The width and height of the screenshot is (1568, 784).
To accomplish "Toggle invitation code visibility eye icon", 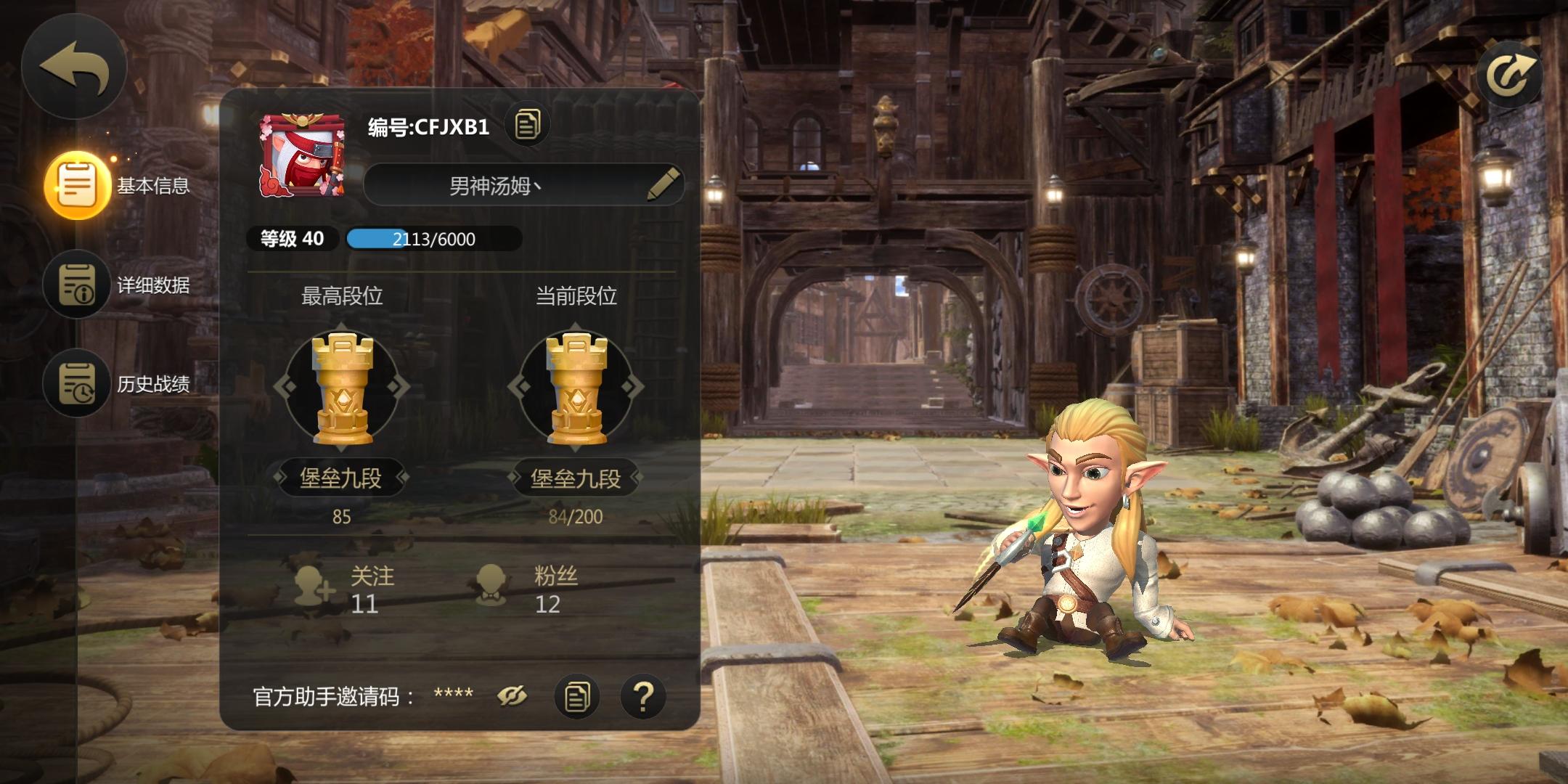I will tap(512, 697).
